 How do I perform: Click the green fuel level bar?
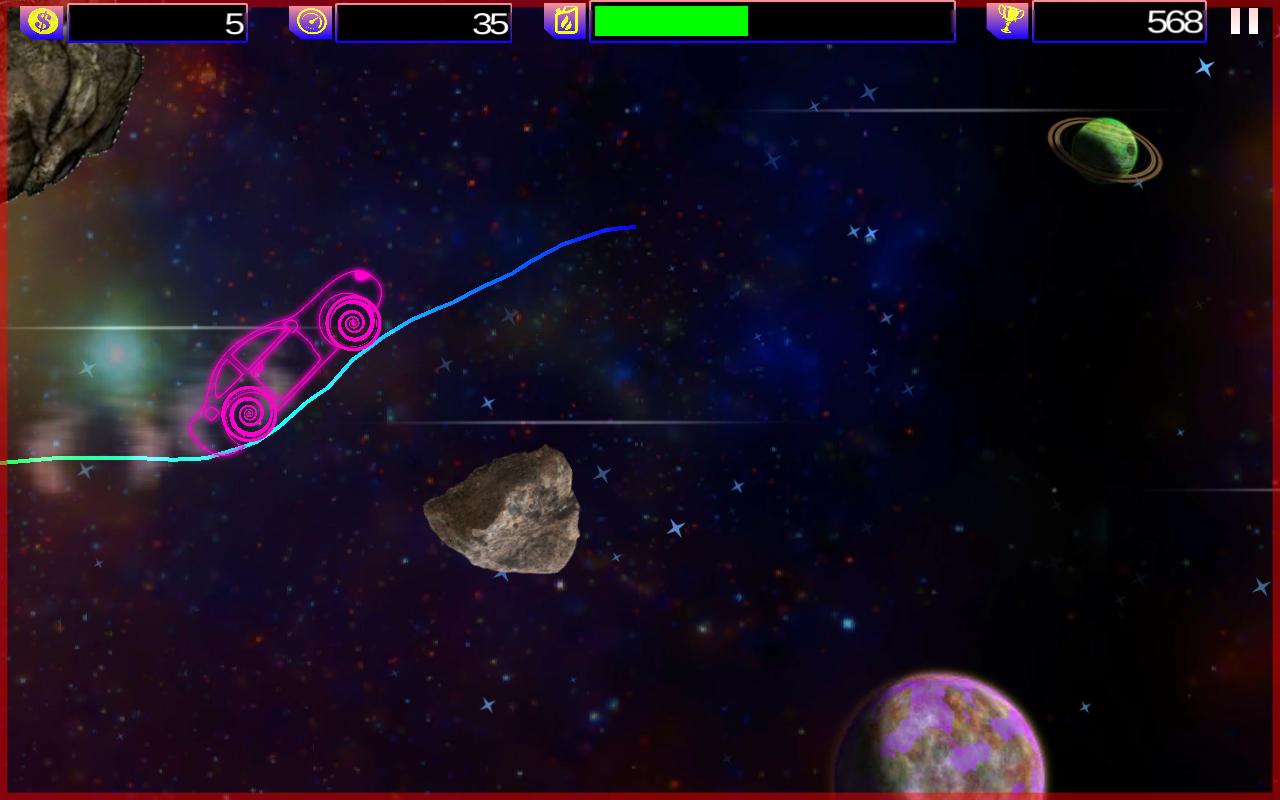670,20
